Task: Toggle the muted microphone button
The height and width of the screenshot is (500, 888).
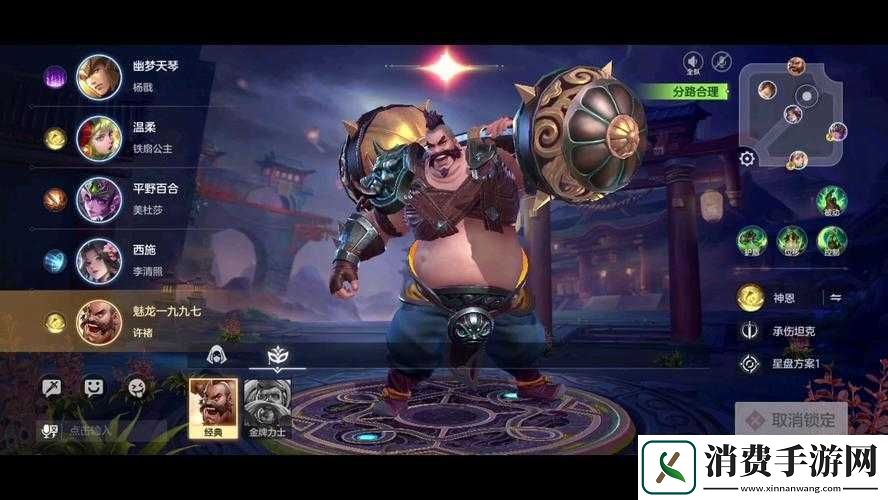Action: click(x=721, y=63)
